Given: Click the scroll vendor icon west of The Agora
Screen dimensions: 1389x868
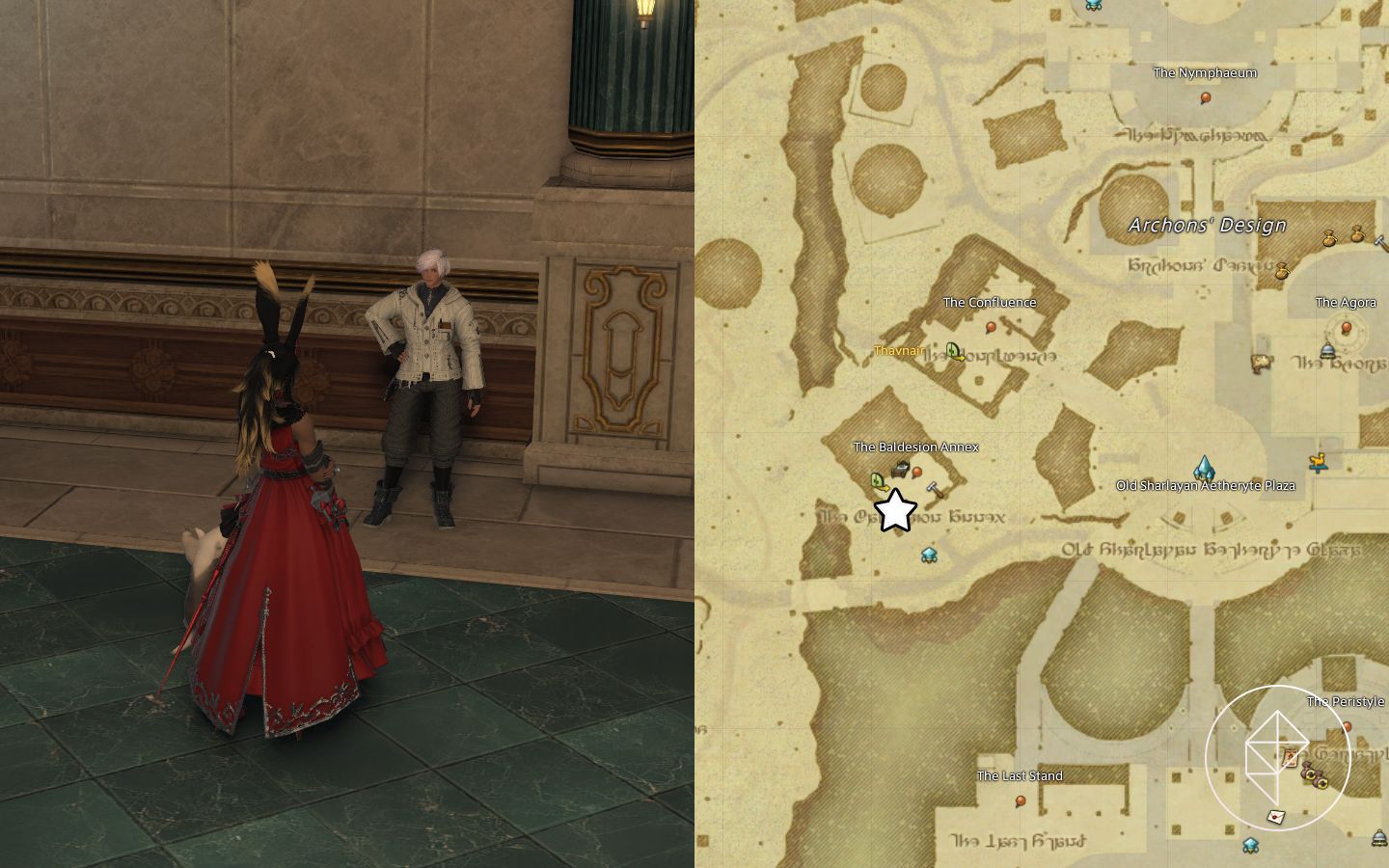Looking at the screenshot, I should pyautogui.click(x=1261, y=364).
